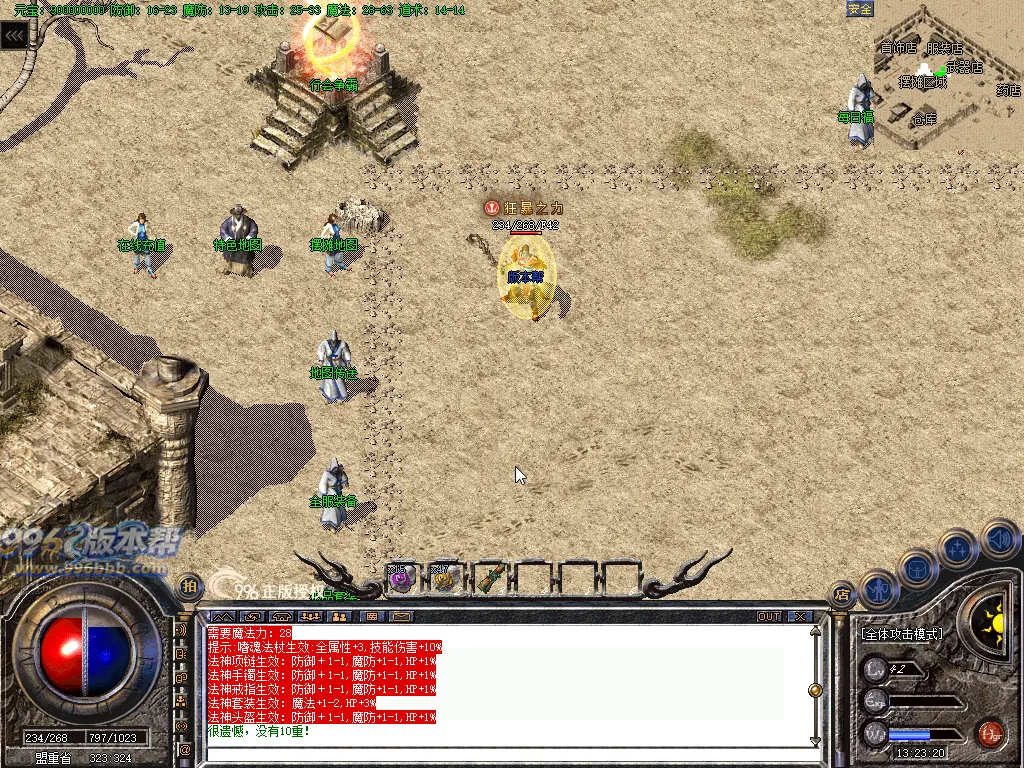The width and height of the screenshot is (1024, 768).
Task: Use the purple item in the quick slot
Action: 401,578
